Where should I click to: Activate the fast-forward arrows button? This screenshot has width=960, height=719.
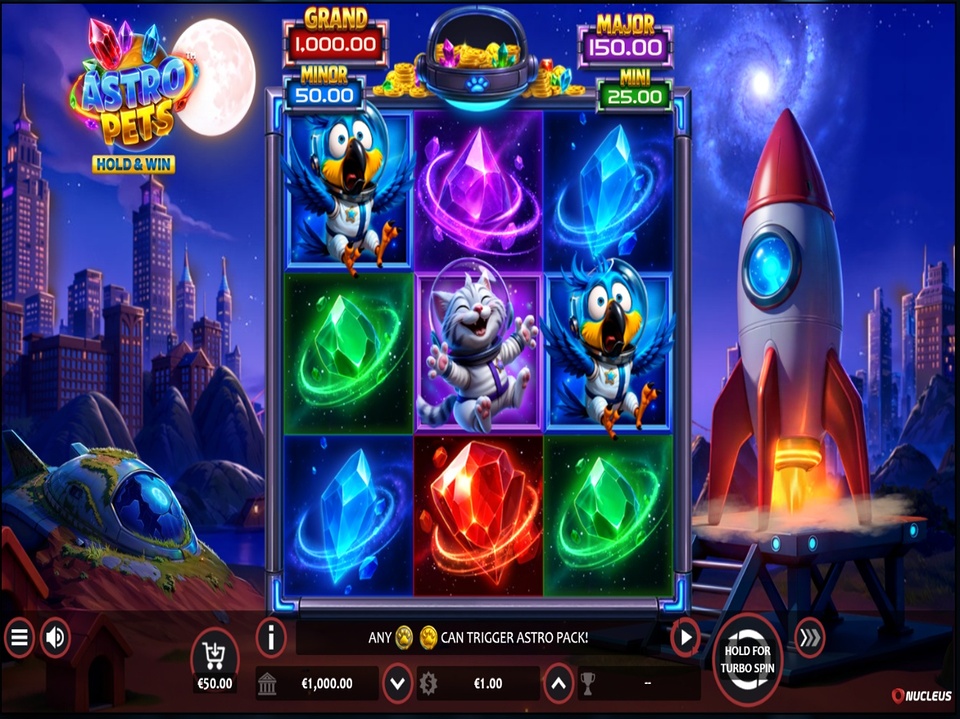[x=809, y=638]
